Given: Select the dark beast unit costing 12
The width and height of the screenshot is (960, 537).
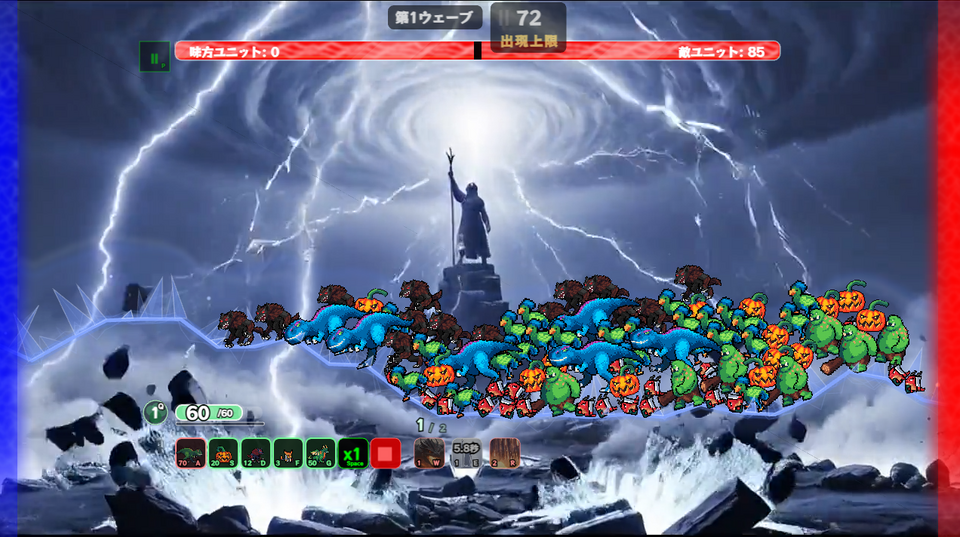Looking at the screenshot, I should (x=256, y=453).
